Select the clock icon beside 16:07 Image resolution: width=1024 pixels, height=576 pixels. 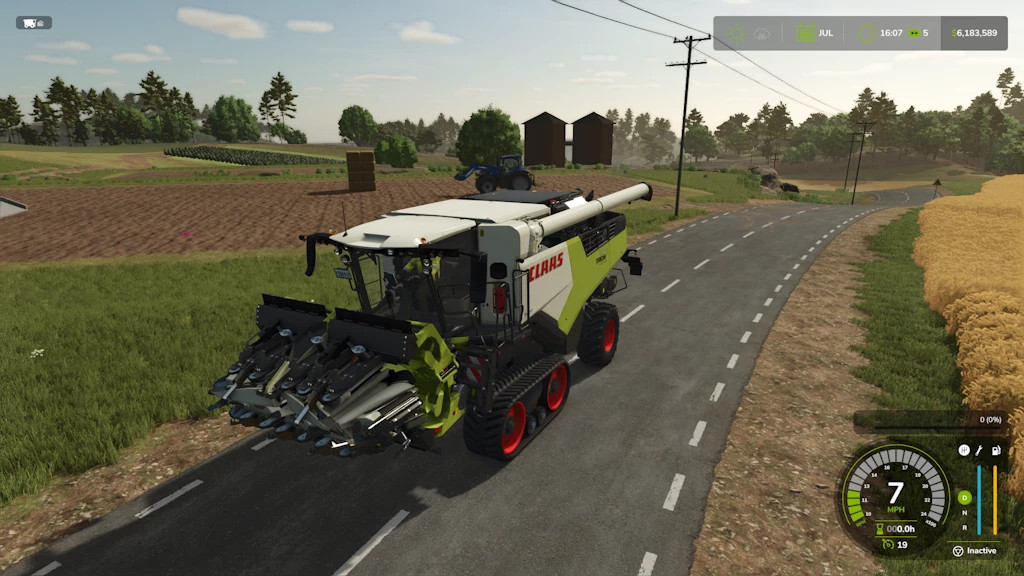pyautogui.click(x=869, y=33)
